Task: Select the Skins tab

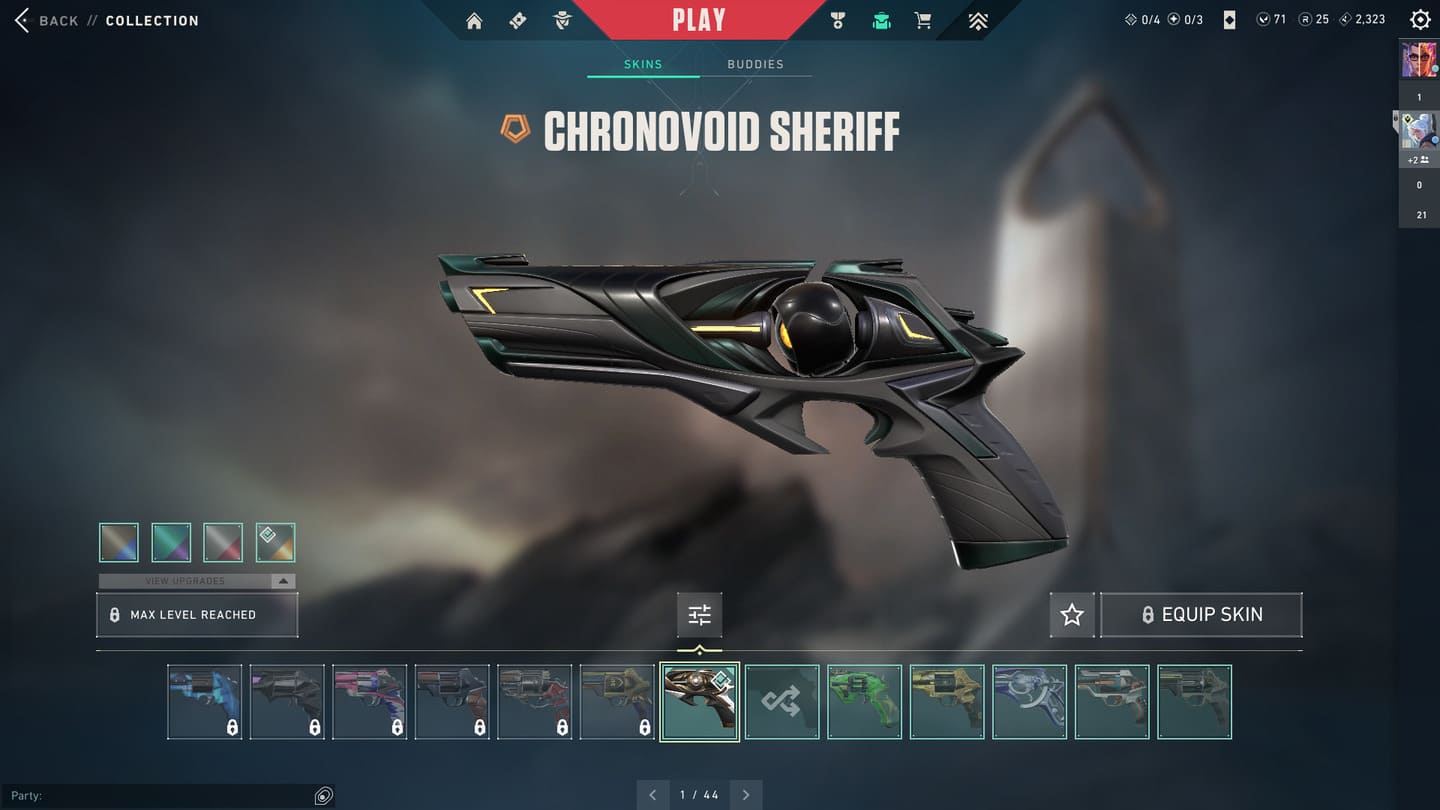Action: coord(643,64)
